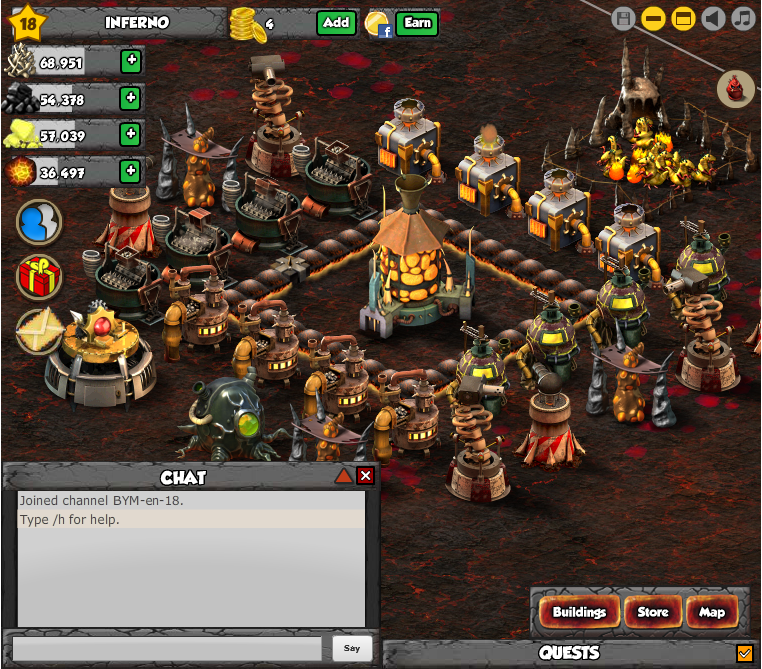Open the red gift box icon

tap(39, 276)
